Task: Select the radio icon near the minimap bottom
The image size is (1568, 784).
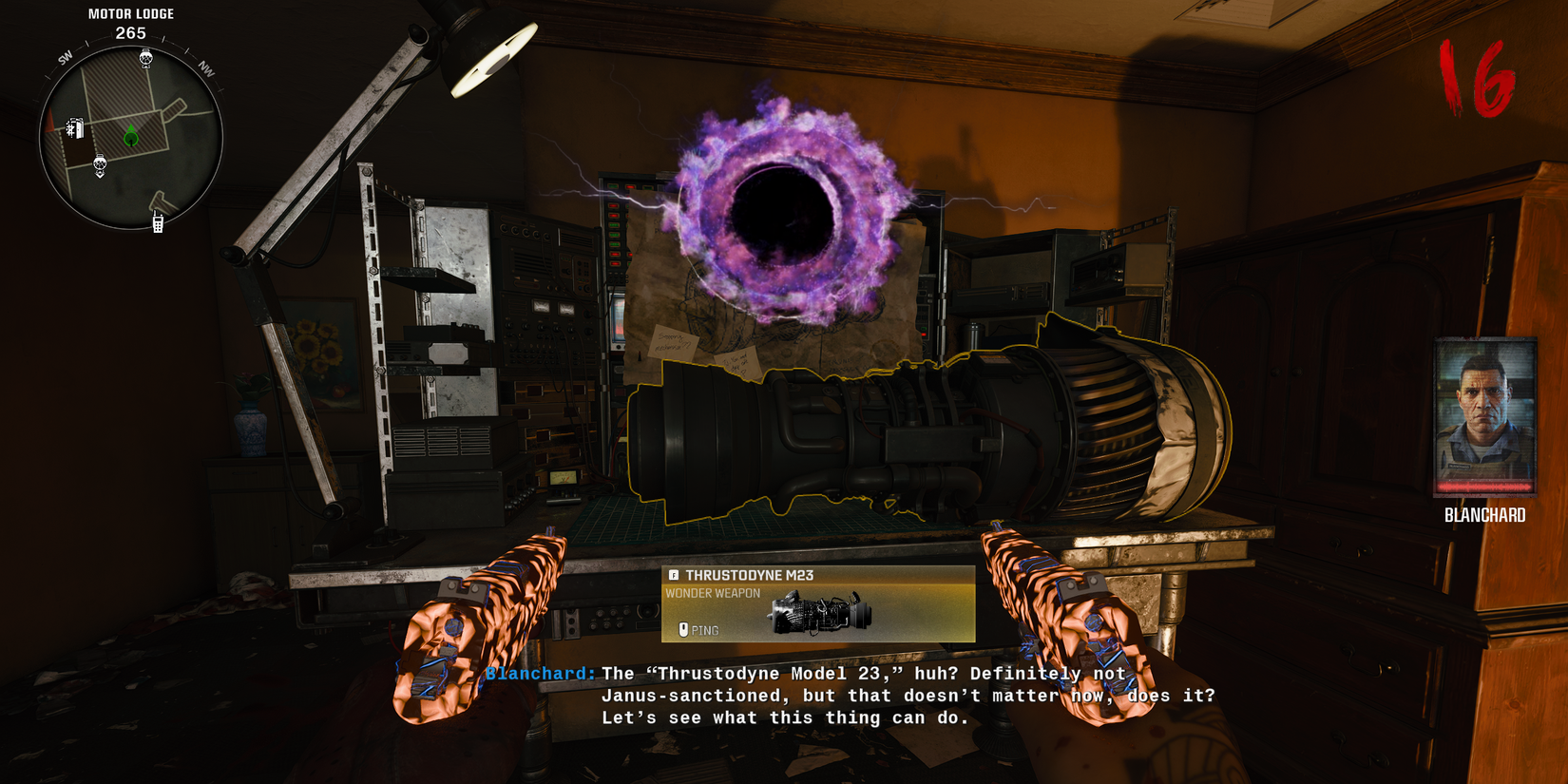Action: click(157, 223)
